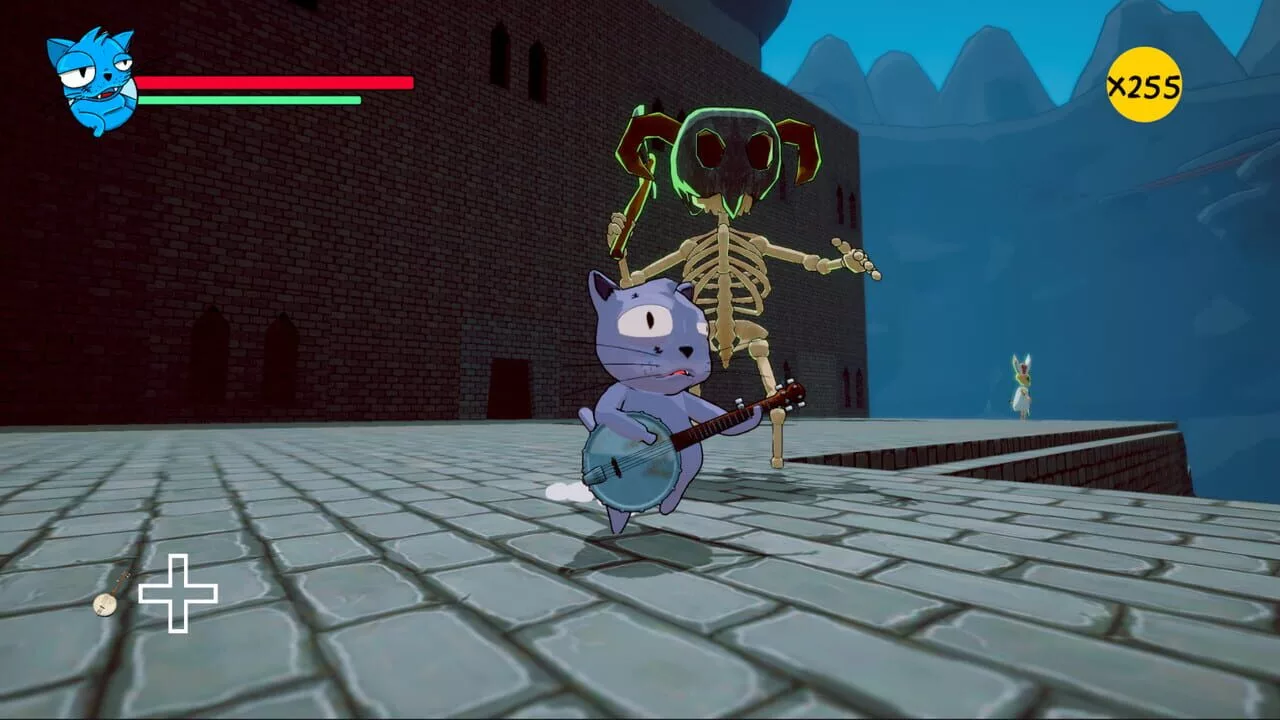Click the fairy character on the right ledge
This screenshot has width=1280, height=720.
(1022, 383)
